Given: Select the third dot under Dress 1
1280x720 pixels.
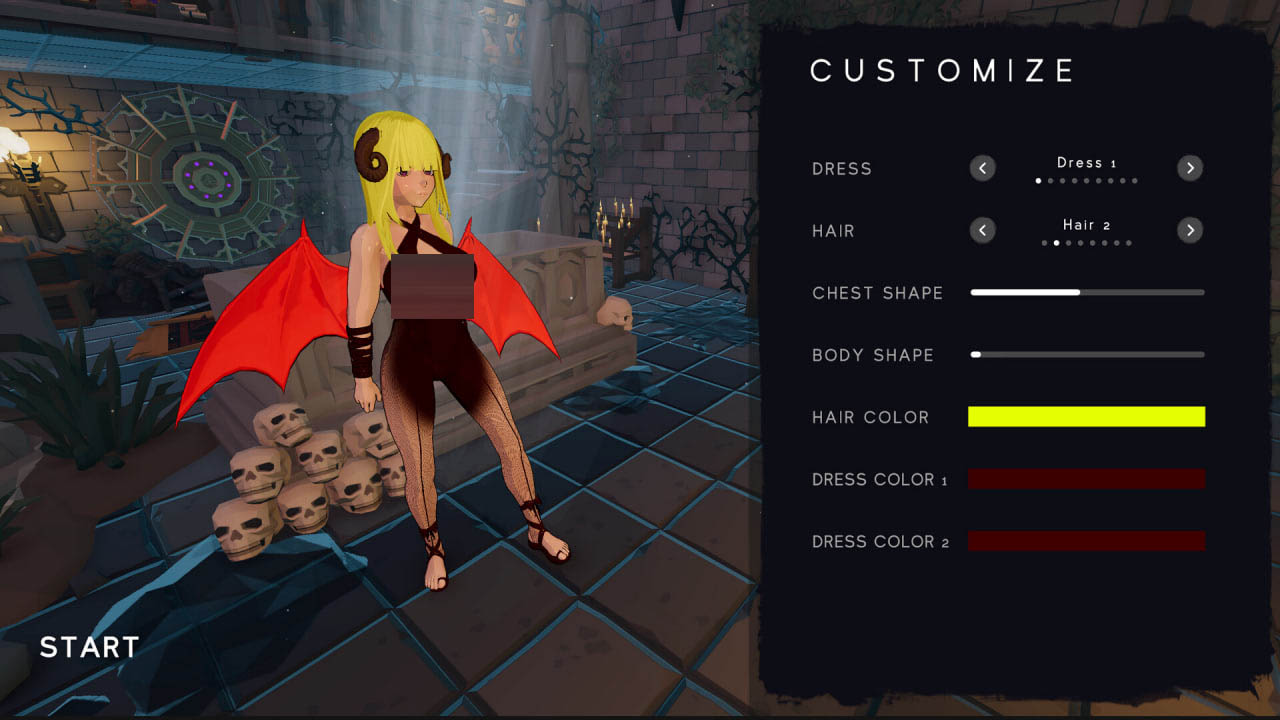Looking at the screenshot, I should click(1062, 181).
